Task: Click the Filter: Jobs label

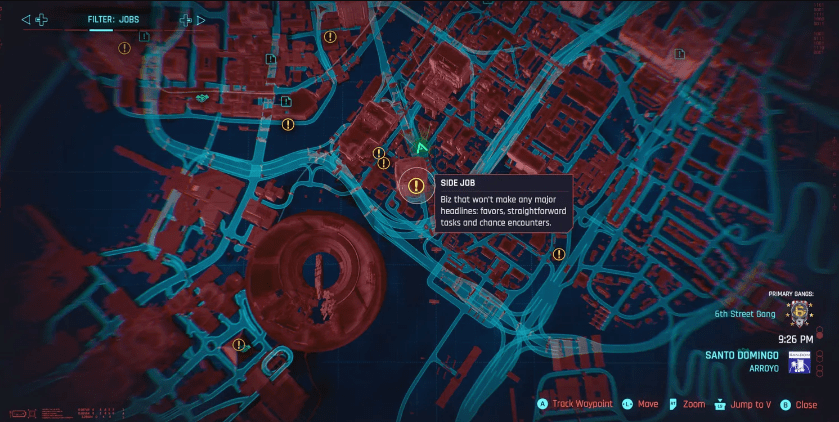Action: [x=113, y=19]
